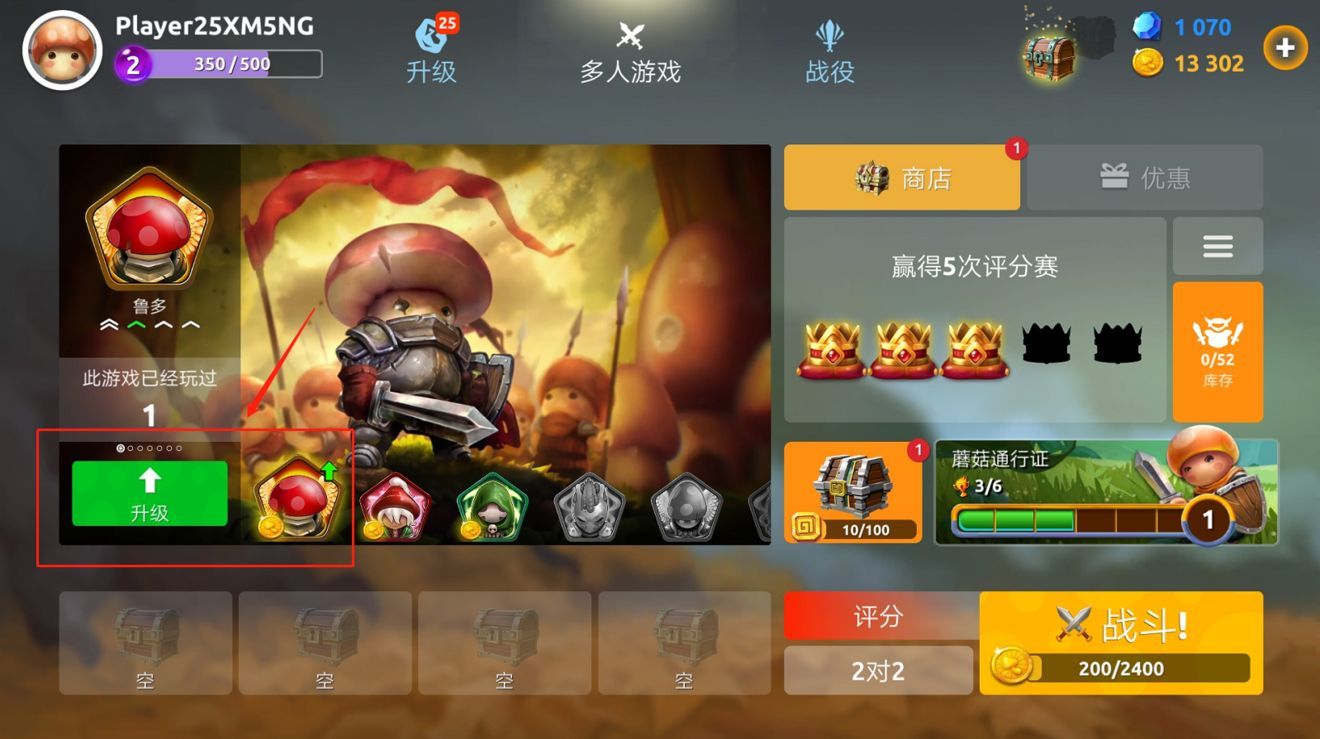Select the green hooded hero icon
Viewport: 1320px width, 739px height.
(x=489, y=502)
